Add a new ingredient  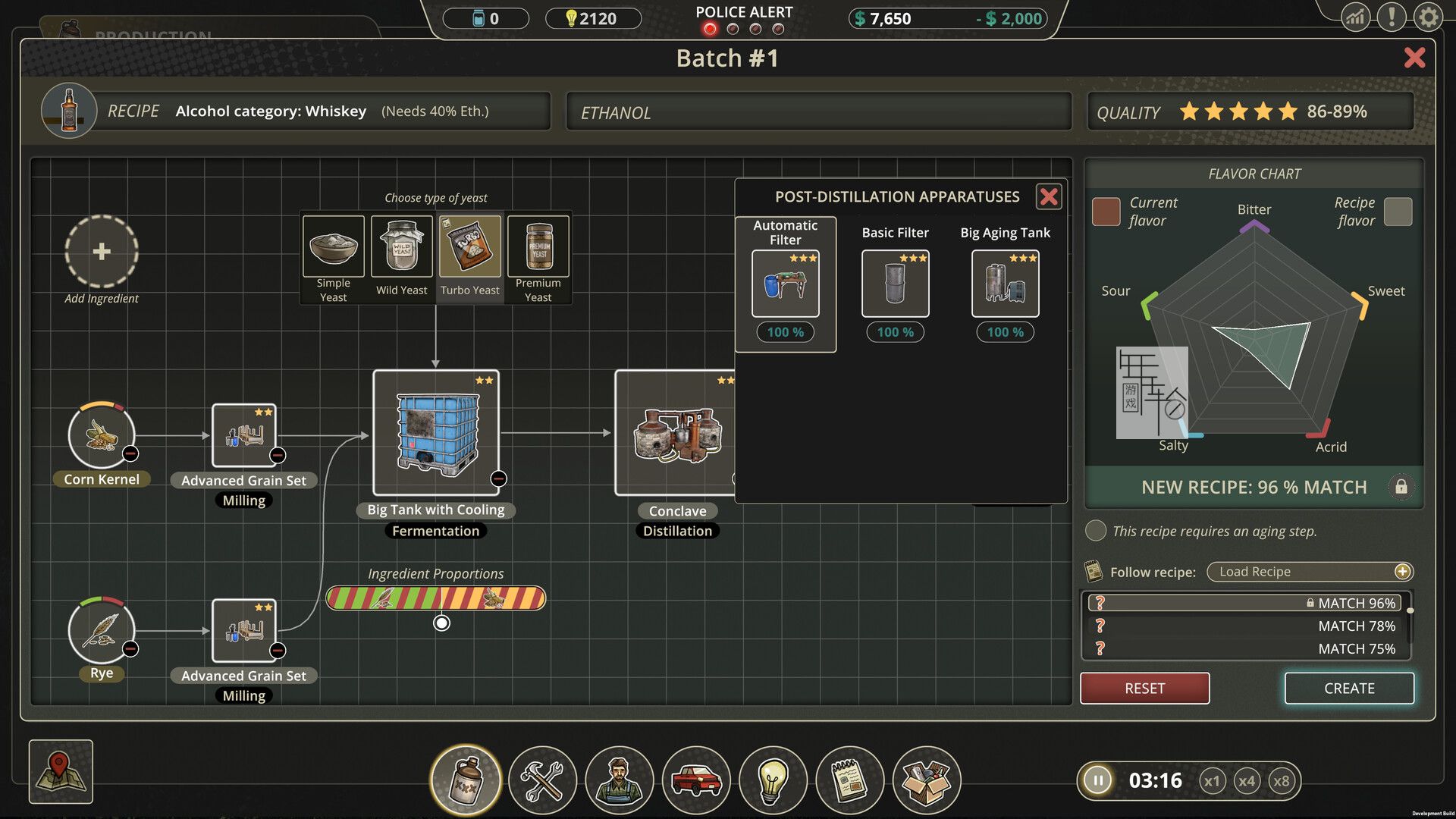click(102, 252)
